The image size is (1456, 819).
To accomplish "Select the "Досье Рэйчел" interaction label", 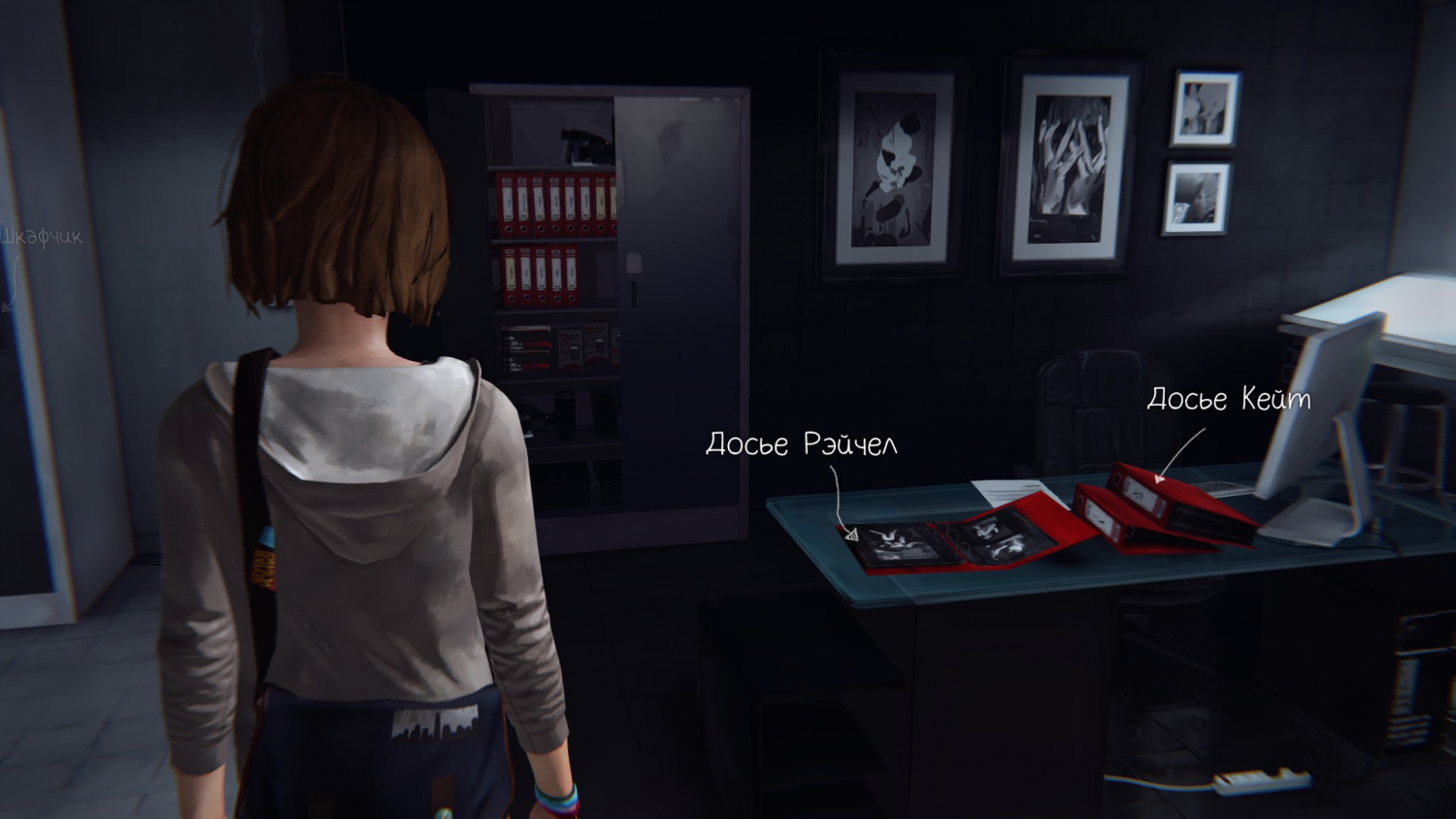I will (801, 444).
